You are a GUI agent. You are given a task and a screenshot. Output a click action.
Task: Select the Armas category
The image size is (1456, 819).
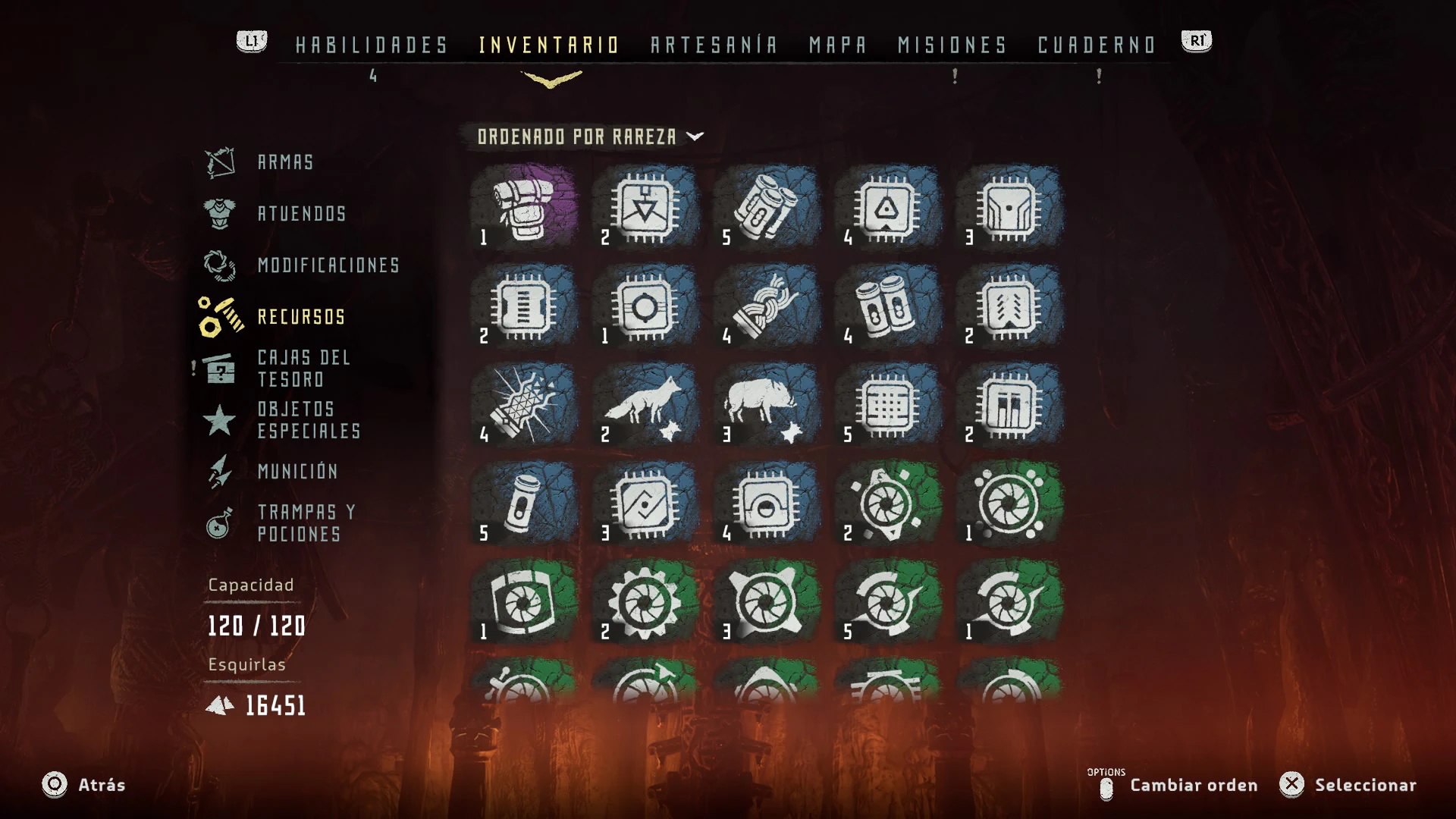285,162
